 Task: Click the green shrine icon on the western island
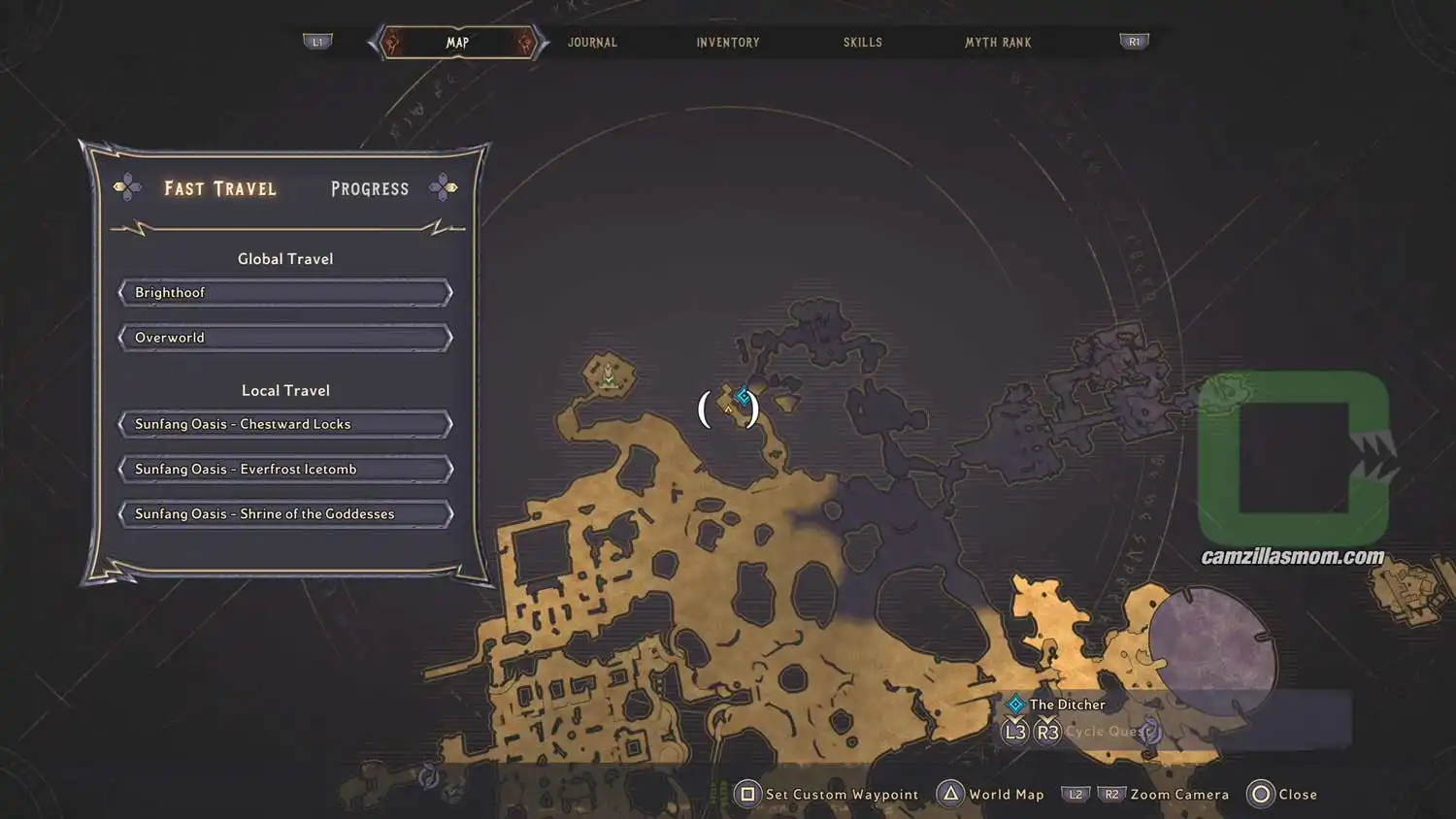click(x=607, y=376)
